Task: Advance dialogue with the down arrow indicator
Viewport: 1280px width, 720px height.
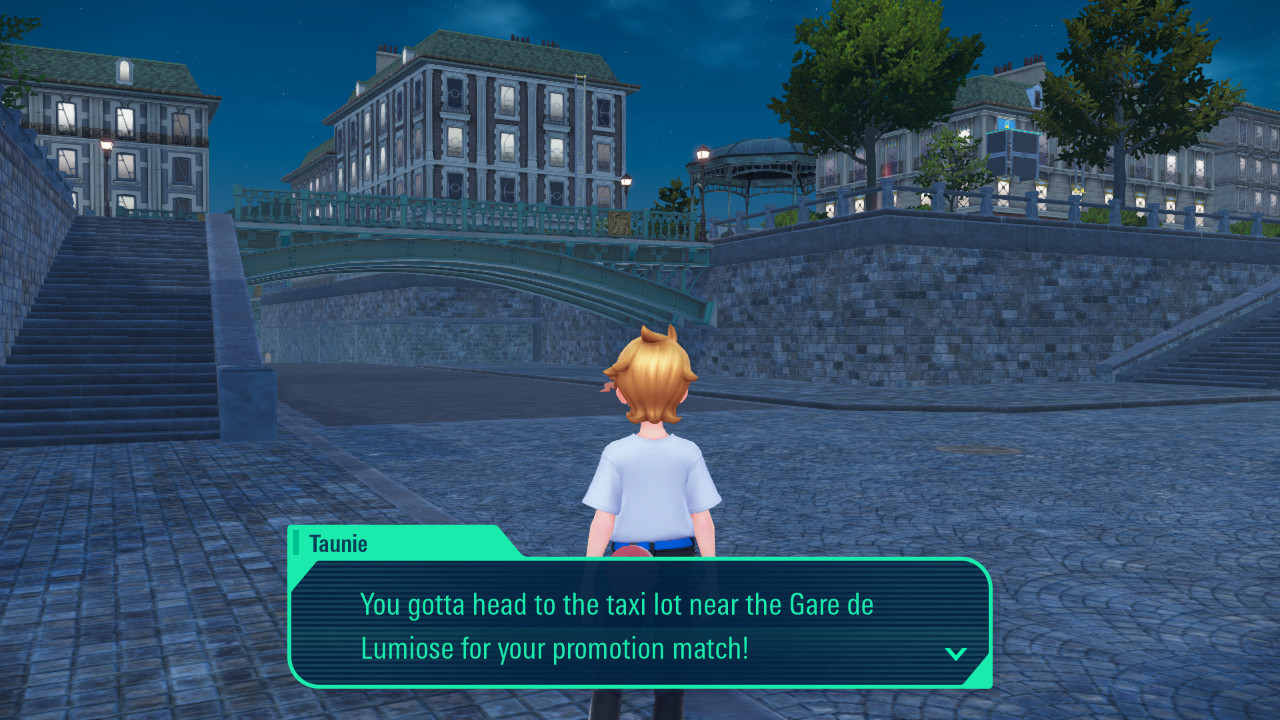Action: point(956,653)
